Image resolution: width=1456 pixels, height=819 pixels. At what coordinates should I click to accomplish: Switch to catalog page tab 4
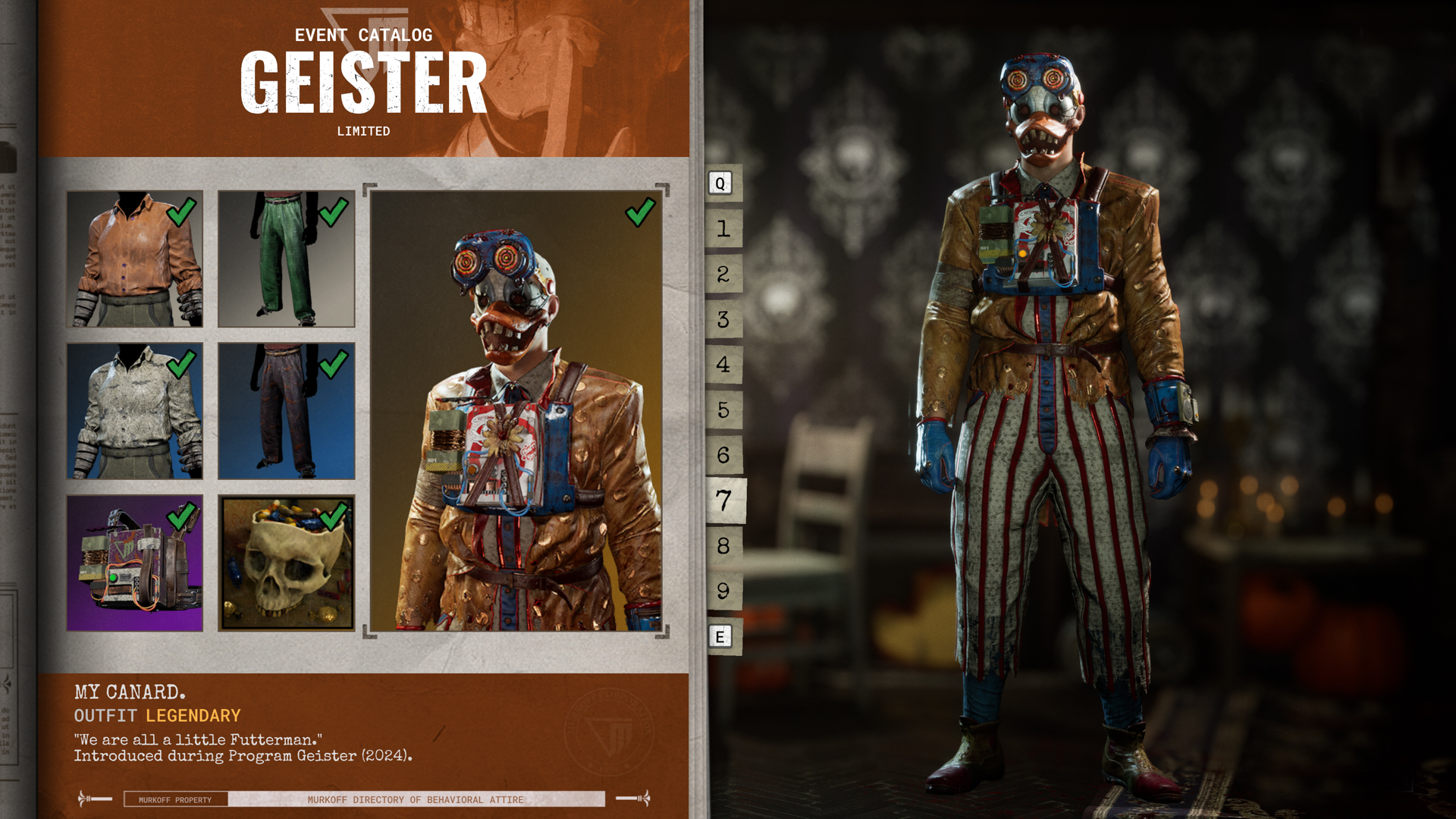(x=723, y=365)
